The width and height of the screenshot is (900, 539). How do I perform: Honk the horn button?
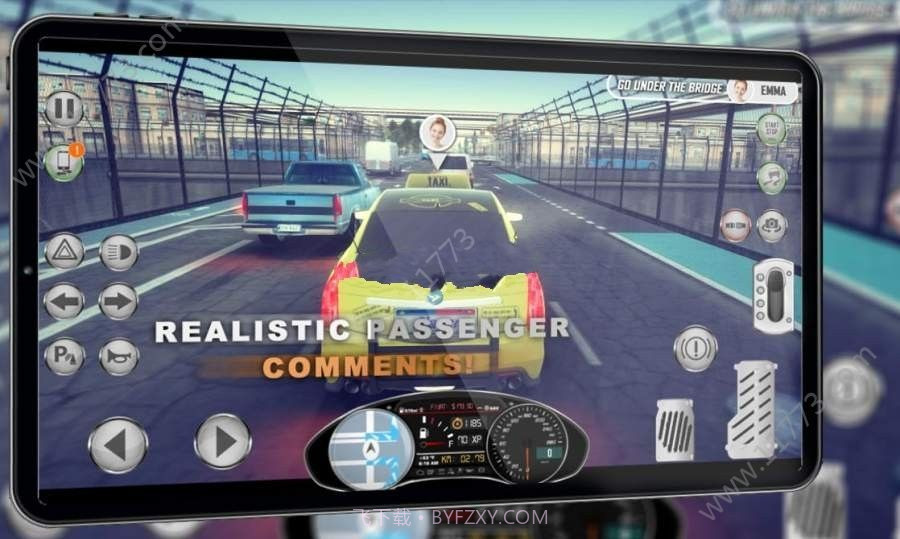click(x=119, y=356)
